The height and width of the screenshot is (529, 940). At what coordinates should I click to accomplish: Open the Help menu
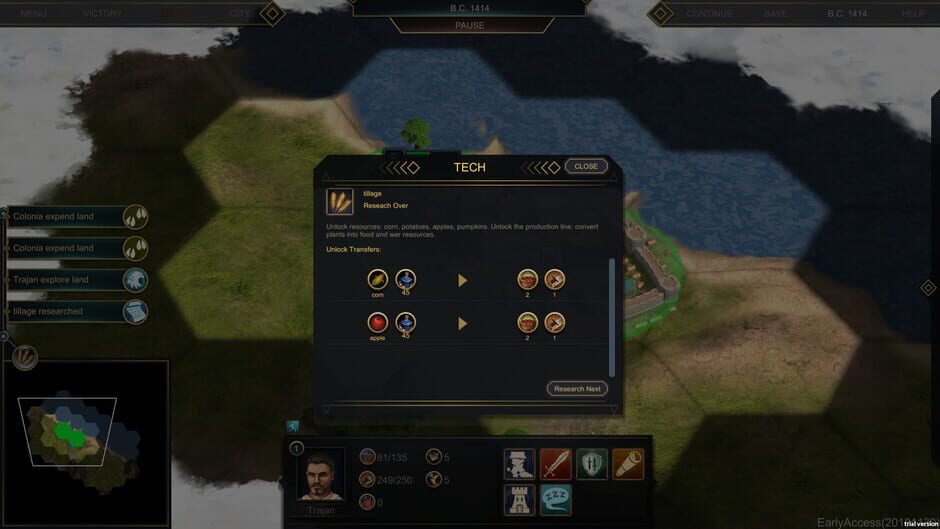[x=912, y=14]
